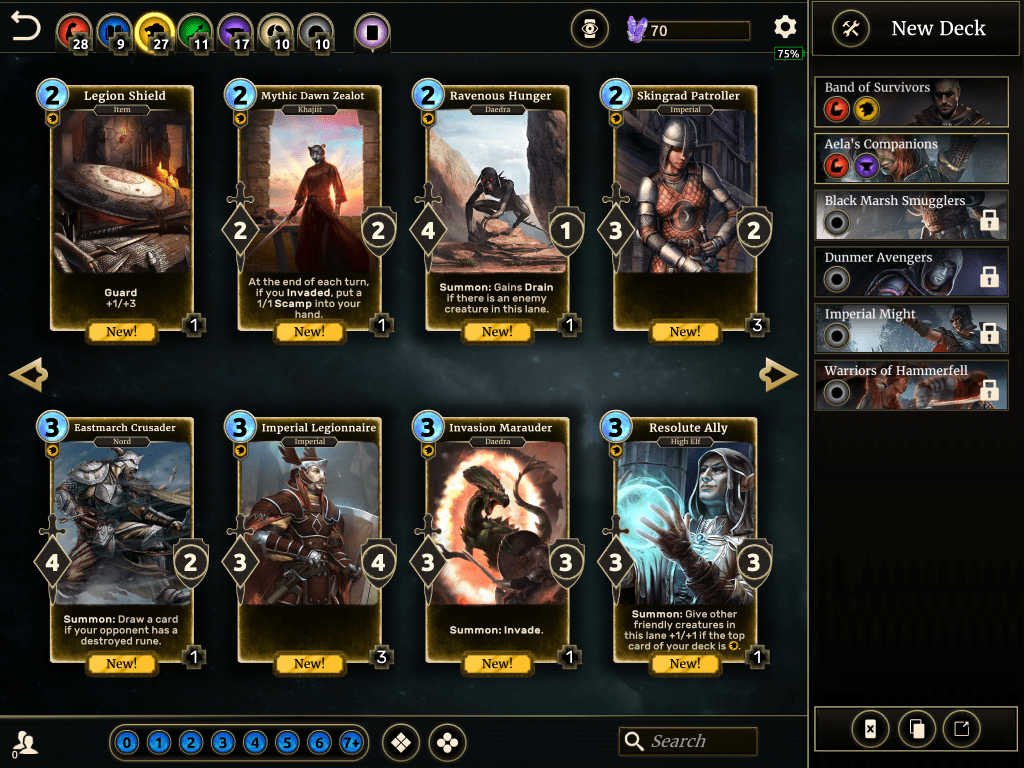Filter cards by 0 magicka cost
The image size is (1024, 768).
tap(127, 743)
